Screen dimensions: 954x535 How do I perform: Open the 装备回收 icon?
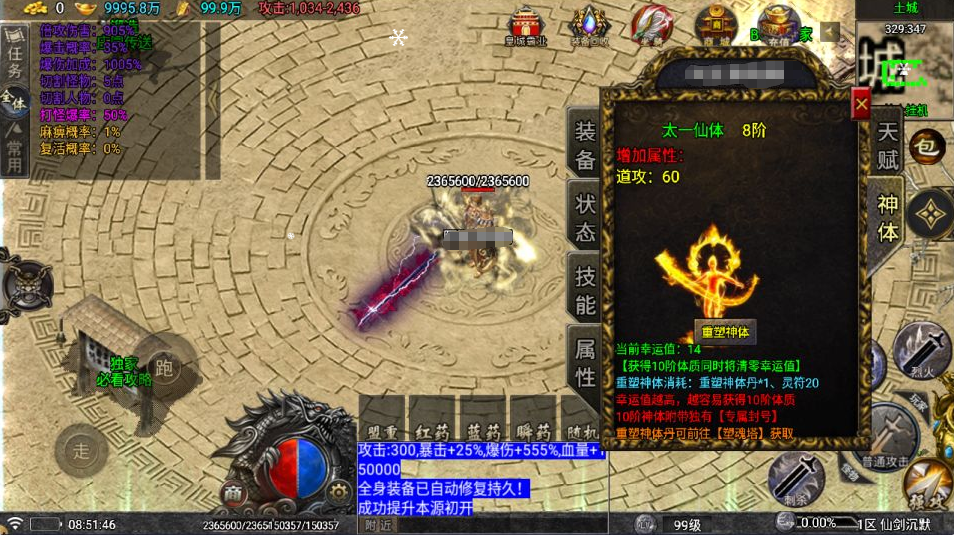[589, 27]
